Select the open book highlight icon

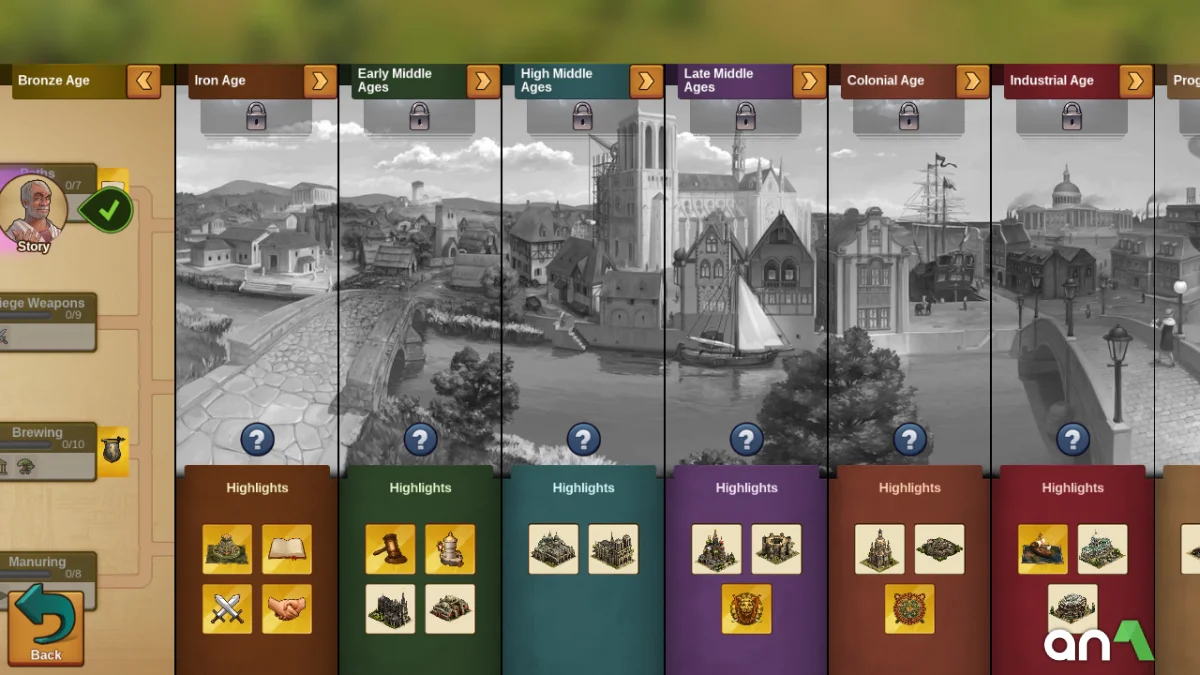[x=287, y=549]
